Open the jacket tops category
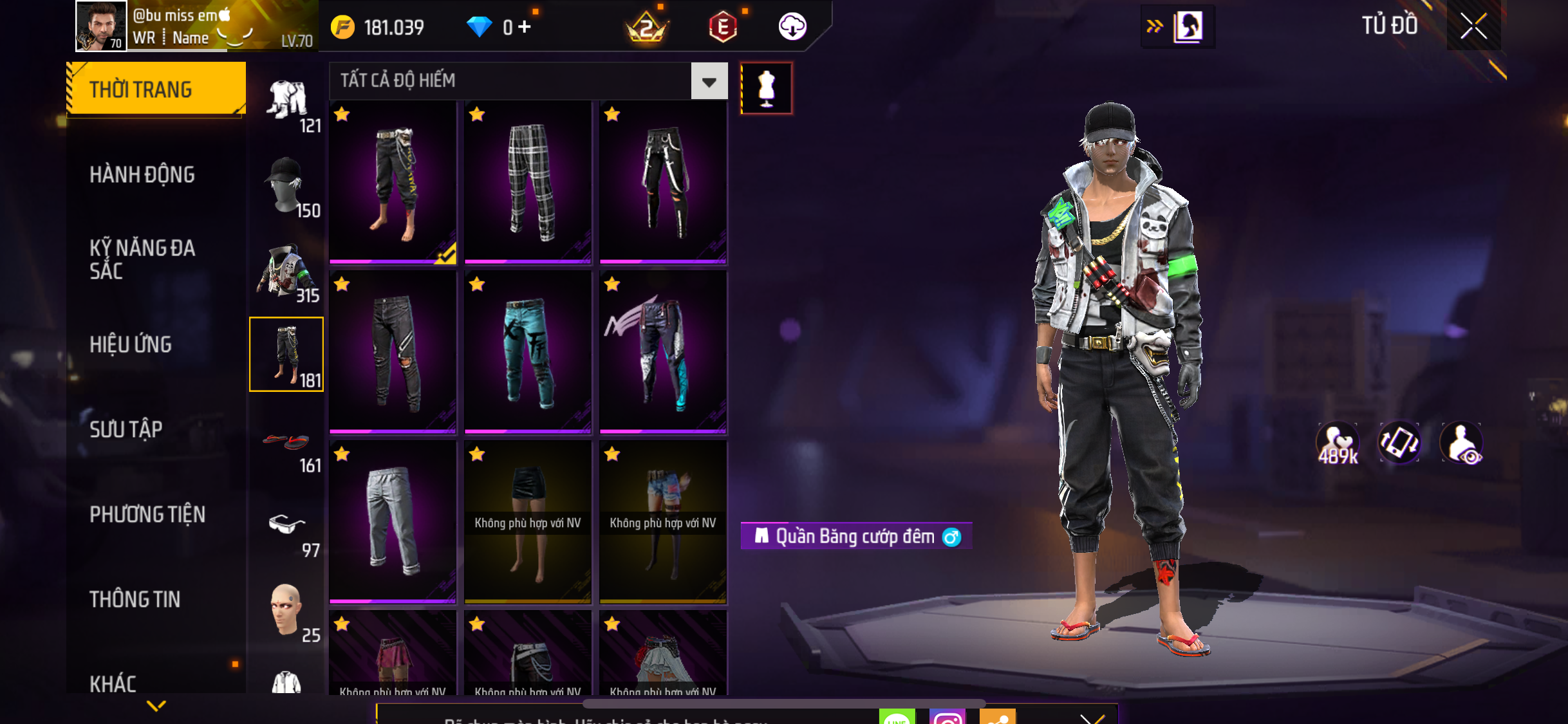The width and height of the screenshot is (1568, 724). pos(286,271)
